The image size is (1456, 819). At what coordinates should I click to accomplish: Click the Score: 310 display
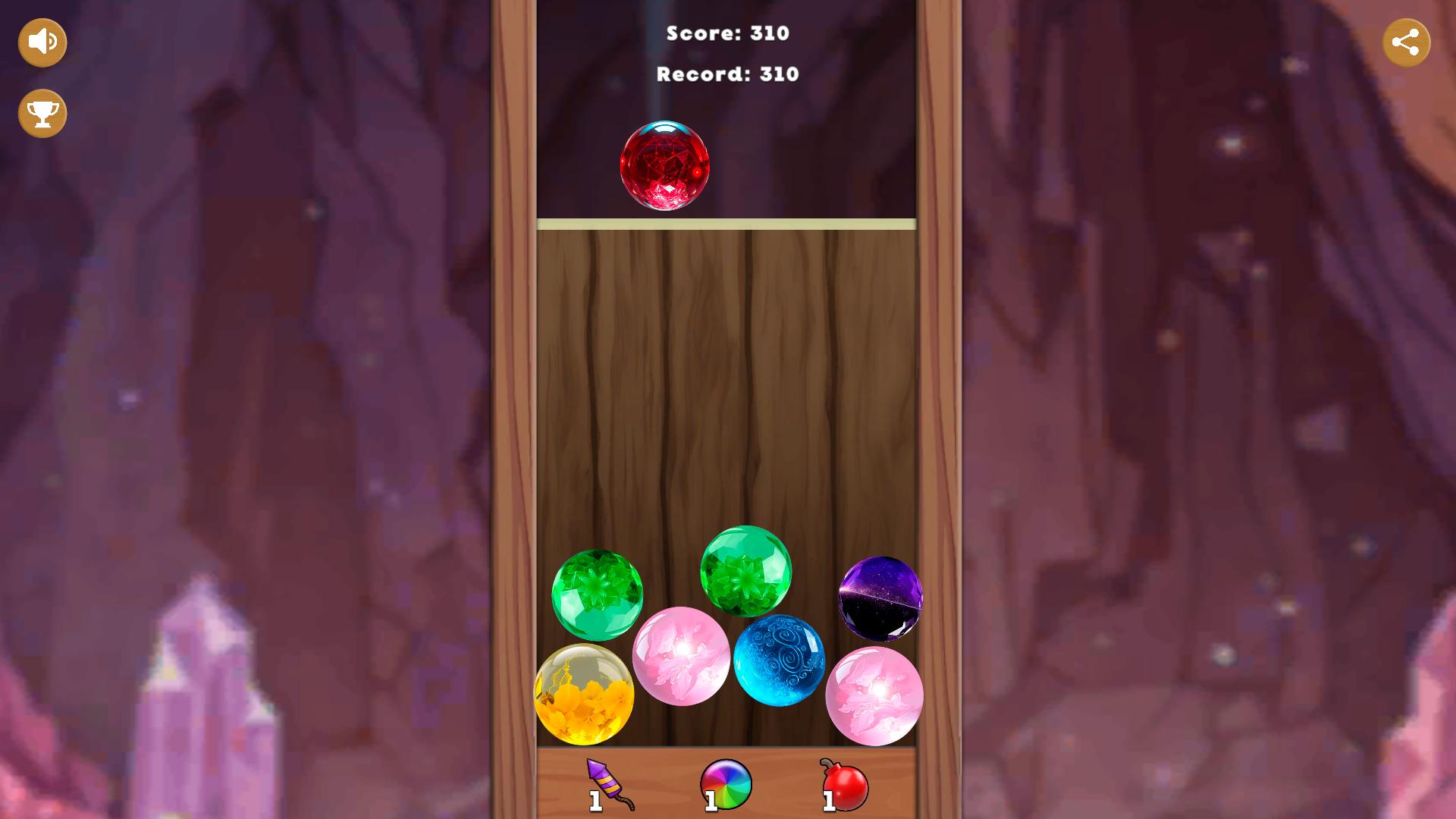(727, 33)
